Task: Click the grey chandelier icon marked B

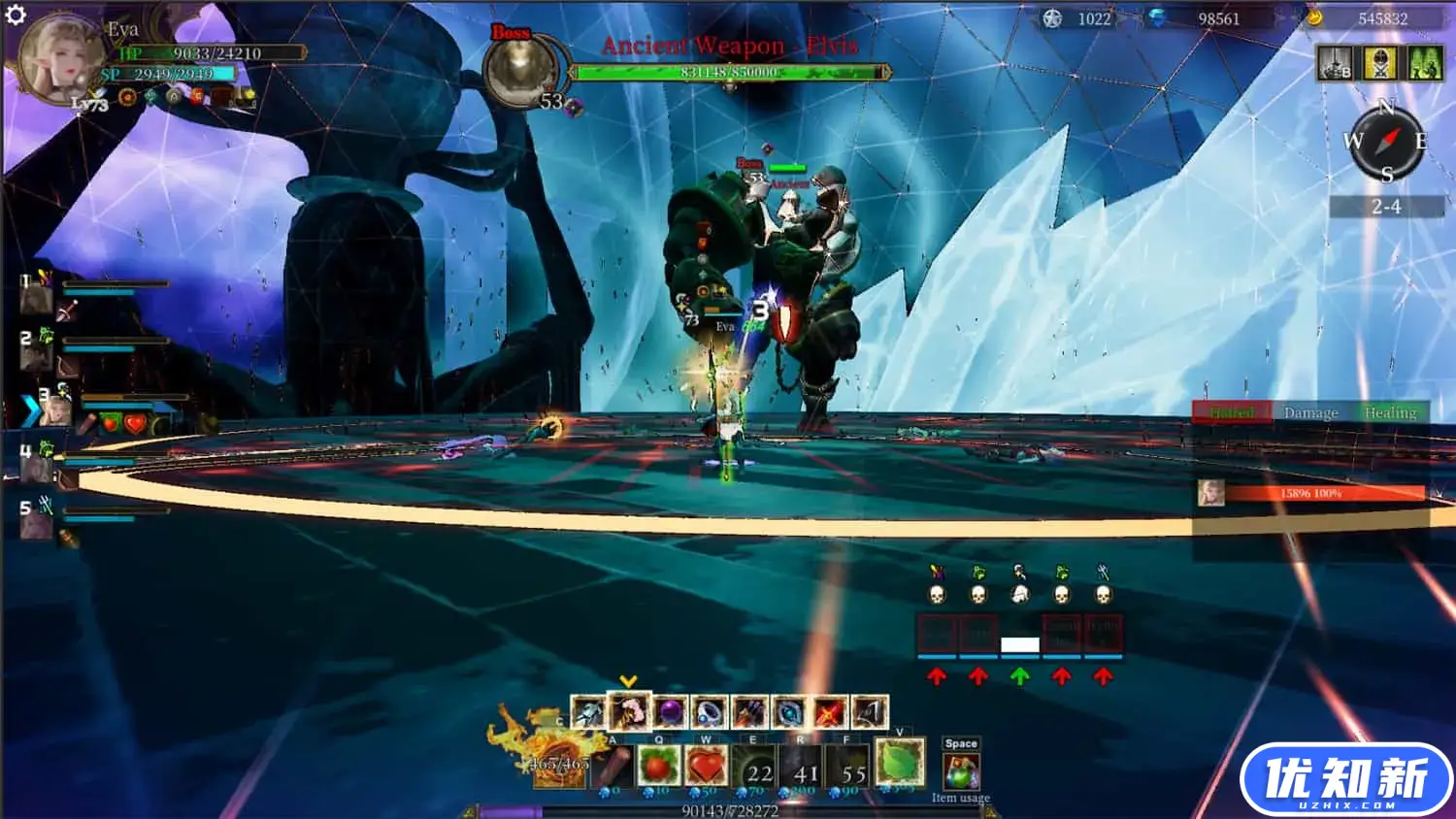Action: [1335, 63]
